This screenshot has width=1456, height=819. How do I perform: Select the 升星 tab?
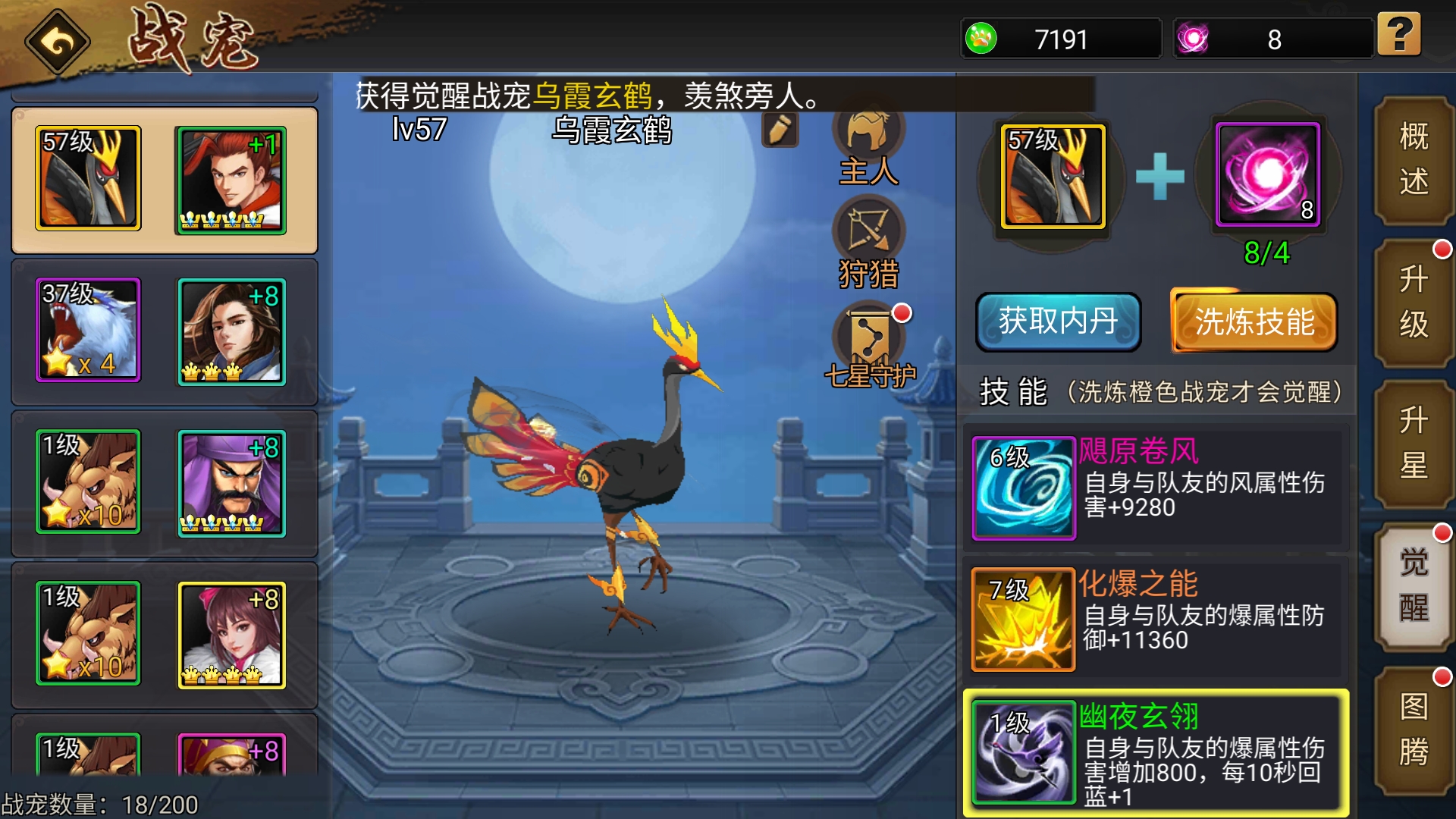(x=1414, y=443)
